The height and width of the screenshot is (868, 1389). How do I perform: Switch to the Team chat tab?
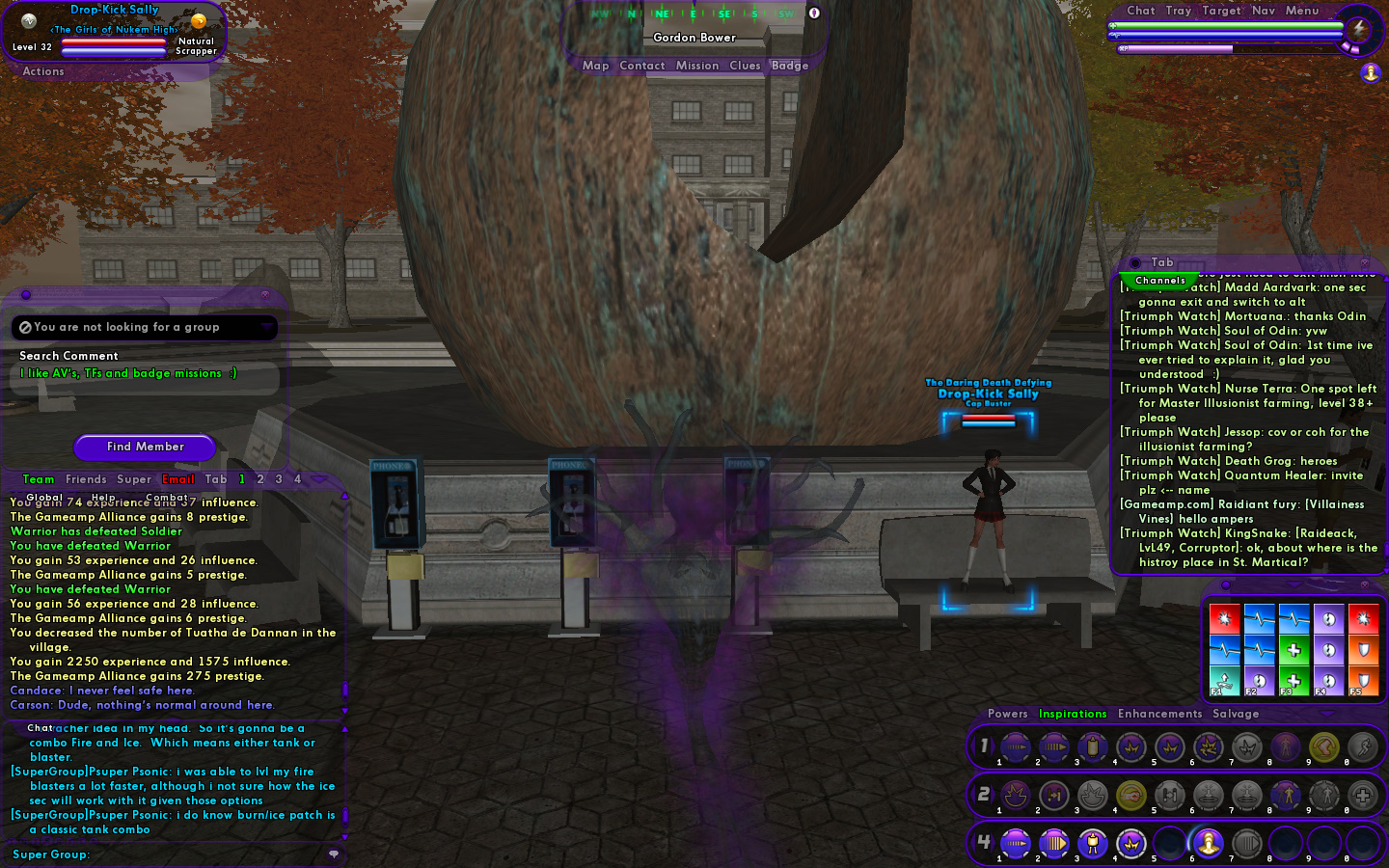[x=39, y=479]
